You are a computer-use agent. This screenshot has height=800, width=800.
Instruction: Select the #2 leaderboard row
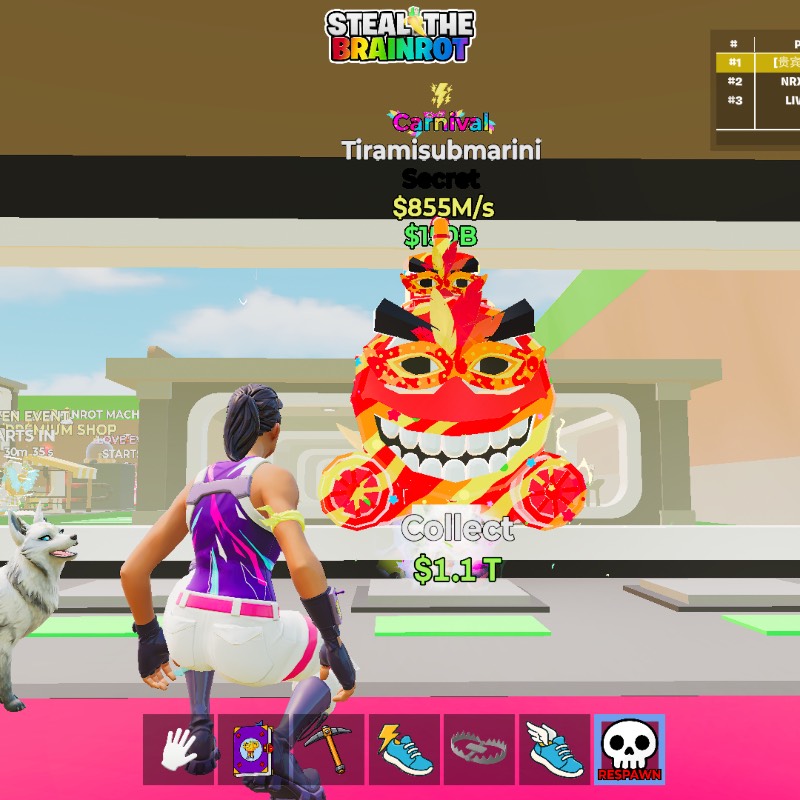coord(762,81)
